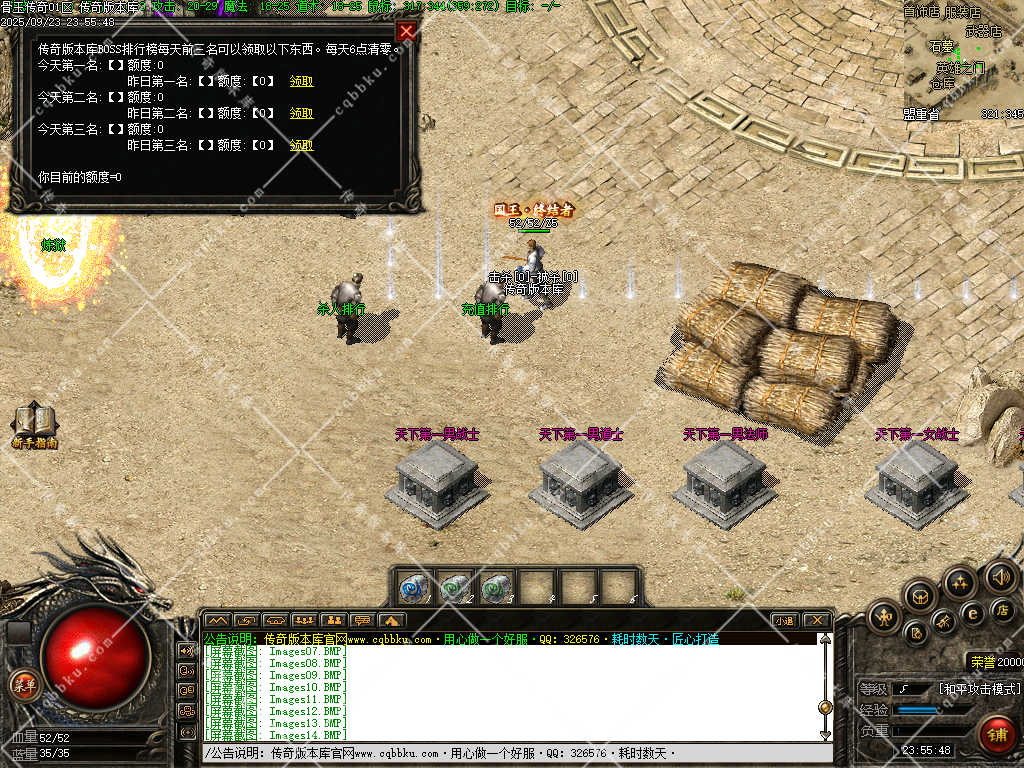Switch the 和平攻击模式 attack mode label
This screenshot has height=768, width=1024.
[979, 689]
